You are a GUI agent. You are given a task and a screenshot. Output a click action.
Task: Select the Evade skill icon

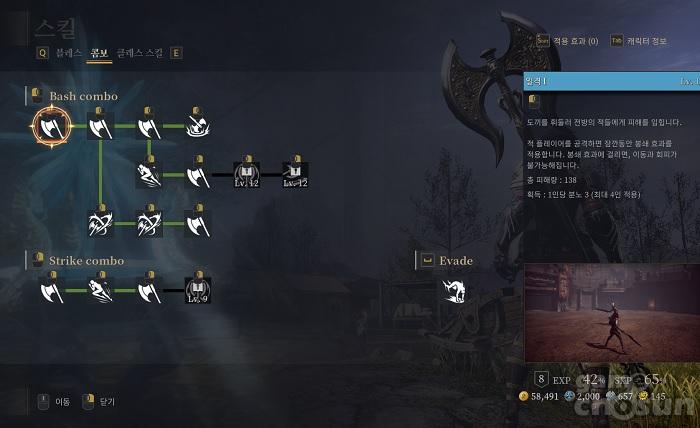456,291
